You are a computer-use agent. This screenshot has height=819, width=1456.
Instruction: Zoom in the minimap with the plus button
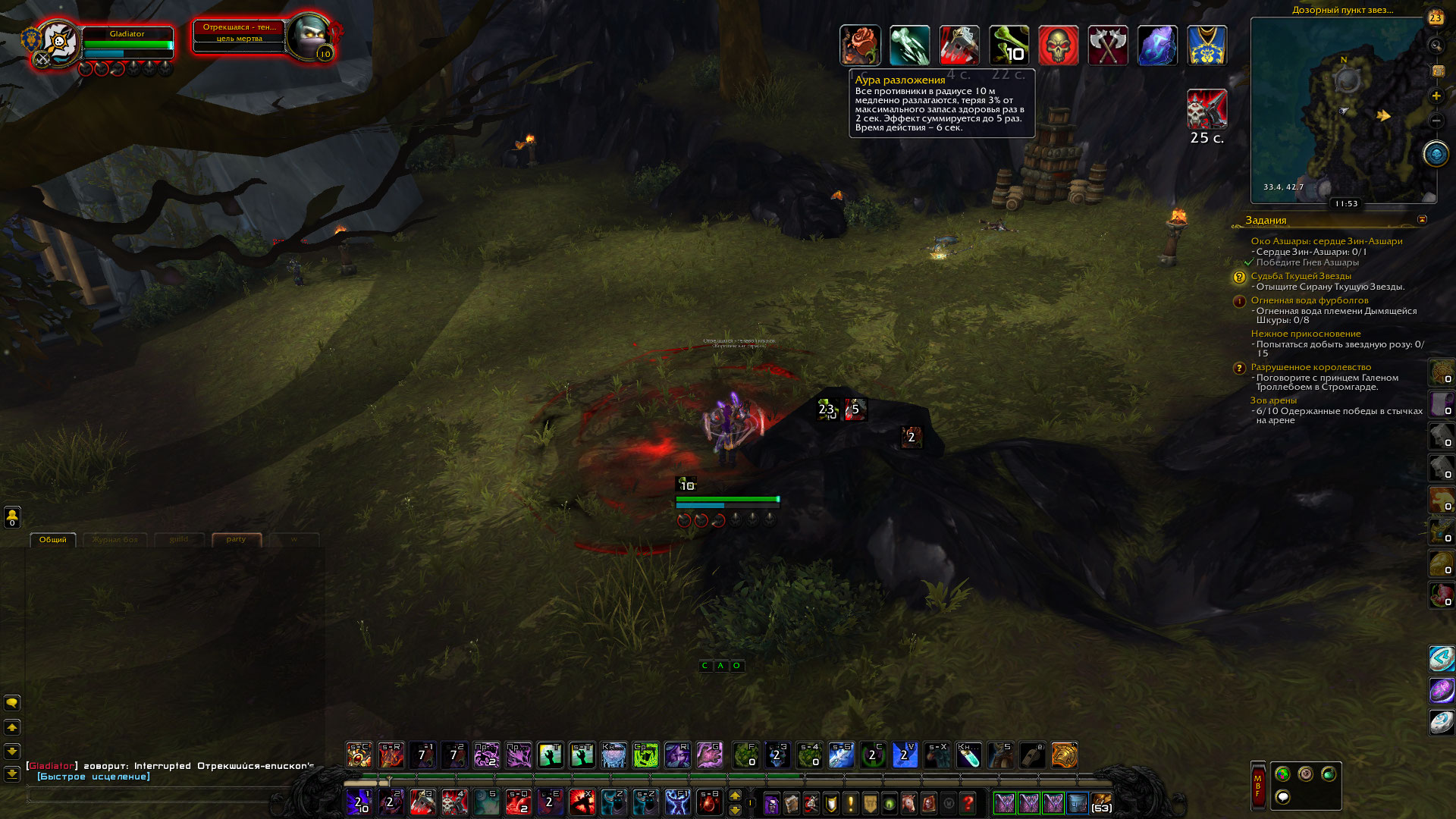[x=1436, y=96]
